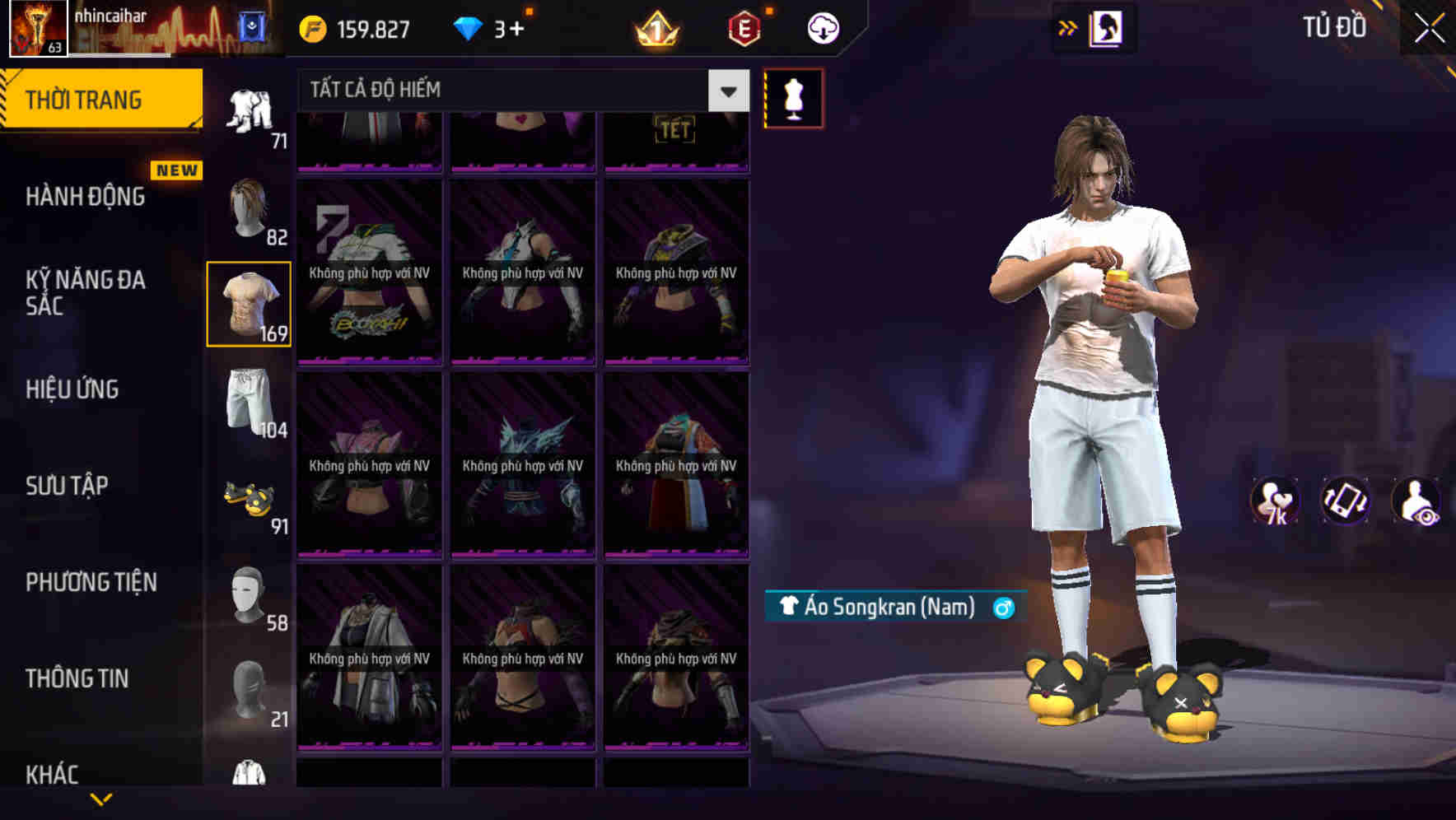The height and width of the screenshot is (820, 1456).
Task: View the 7k likes profile icon
Action: click(1276, 501)
